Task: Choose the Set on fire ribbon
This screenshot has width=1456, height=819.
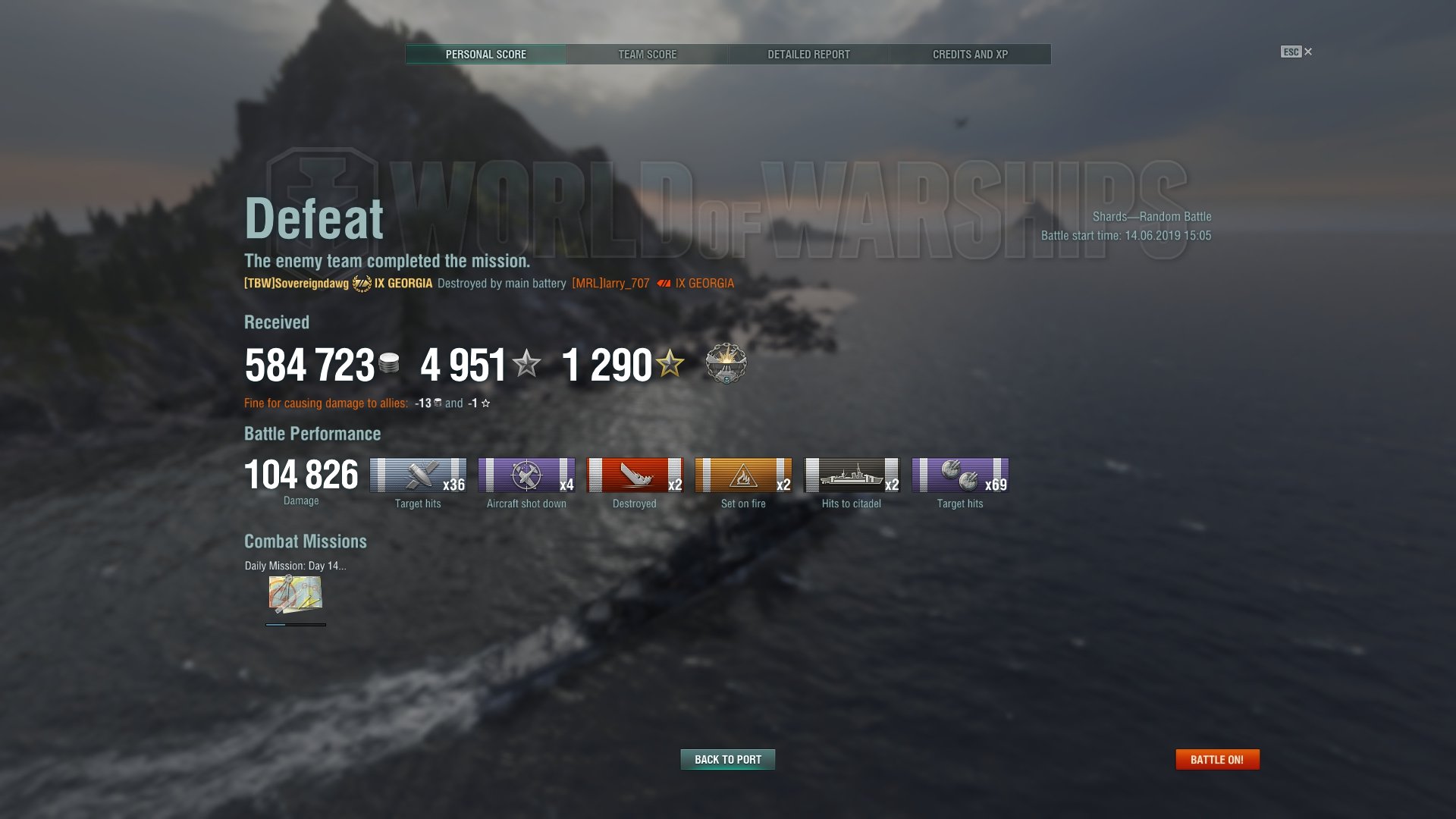Action: [743, 475]
